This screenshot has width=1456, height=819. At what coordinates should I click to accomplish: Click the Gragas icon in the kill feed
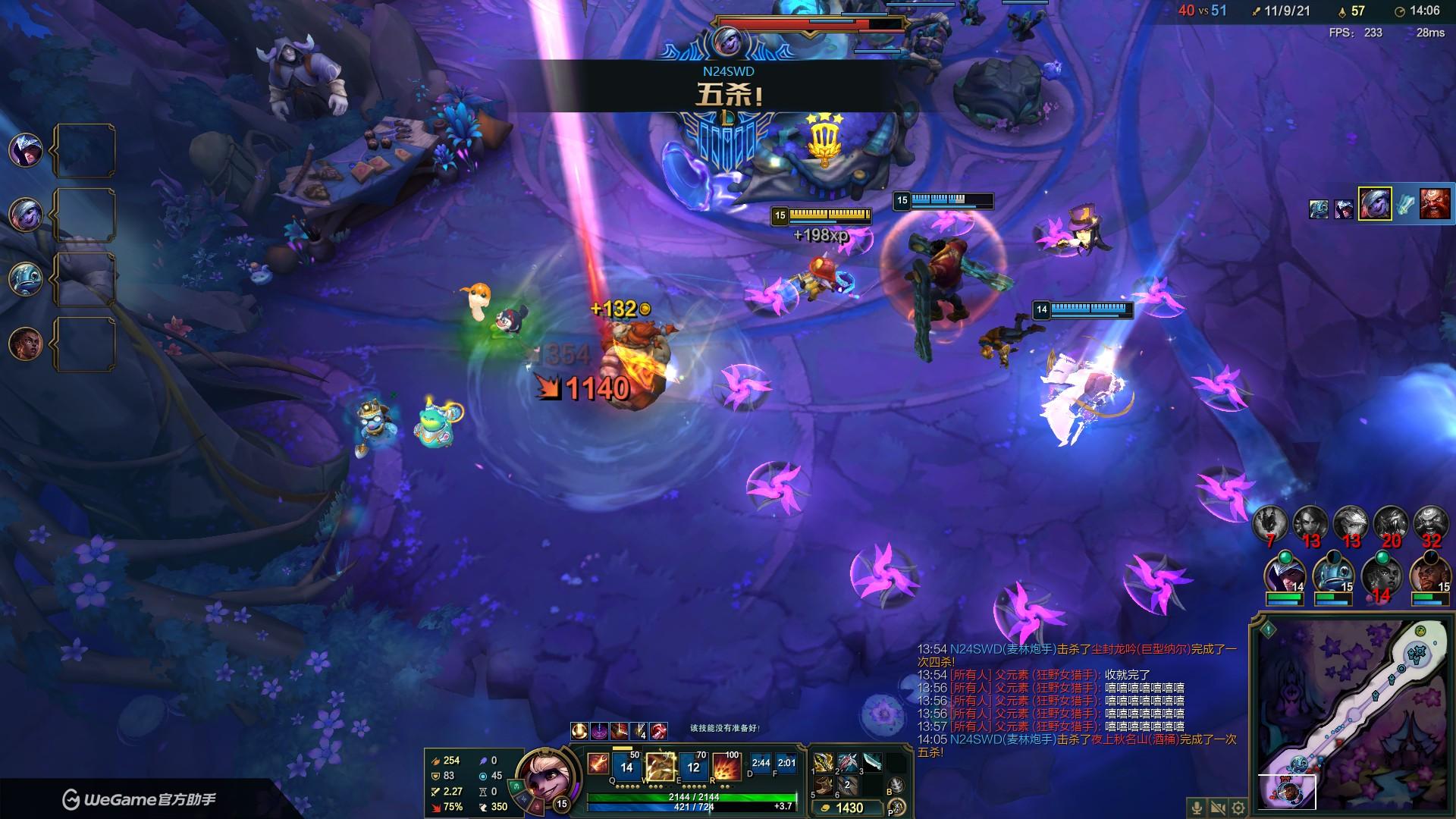[1434, 206]
